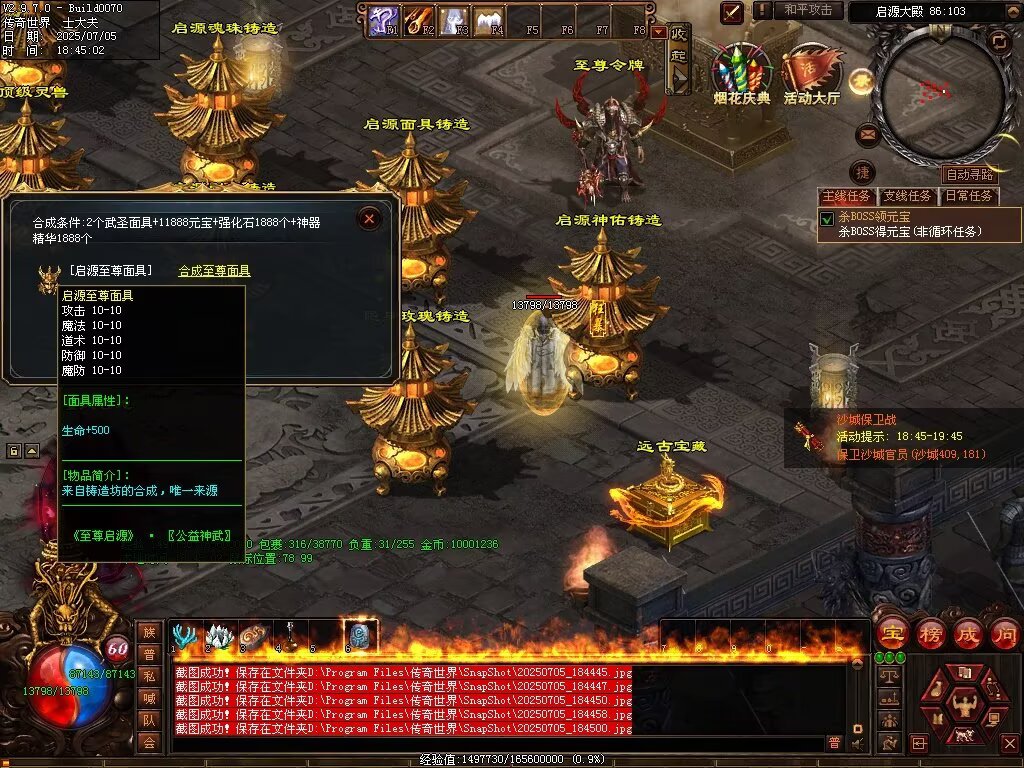Select the white lotus hotbar item
The image size is (1024, 768).
tap(219, 636)
